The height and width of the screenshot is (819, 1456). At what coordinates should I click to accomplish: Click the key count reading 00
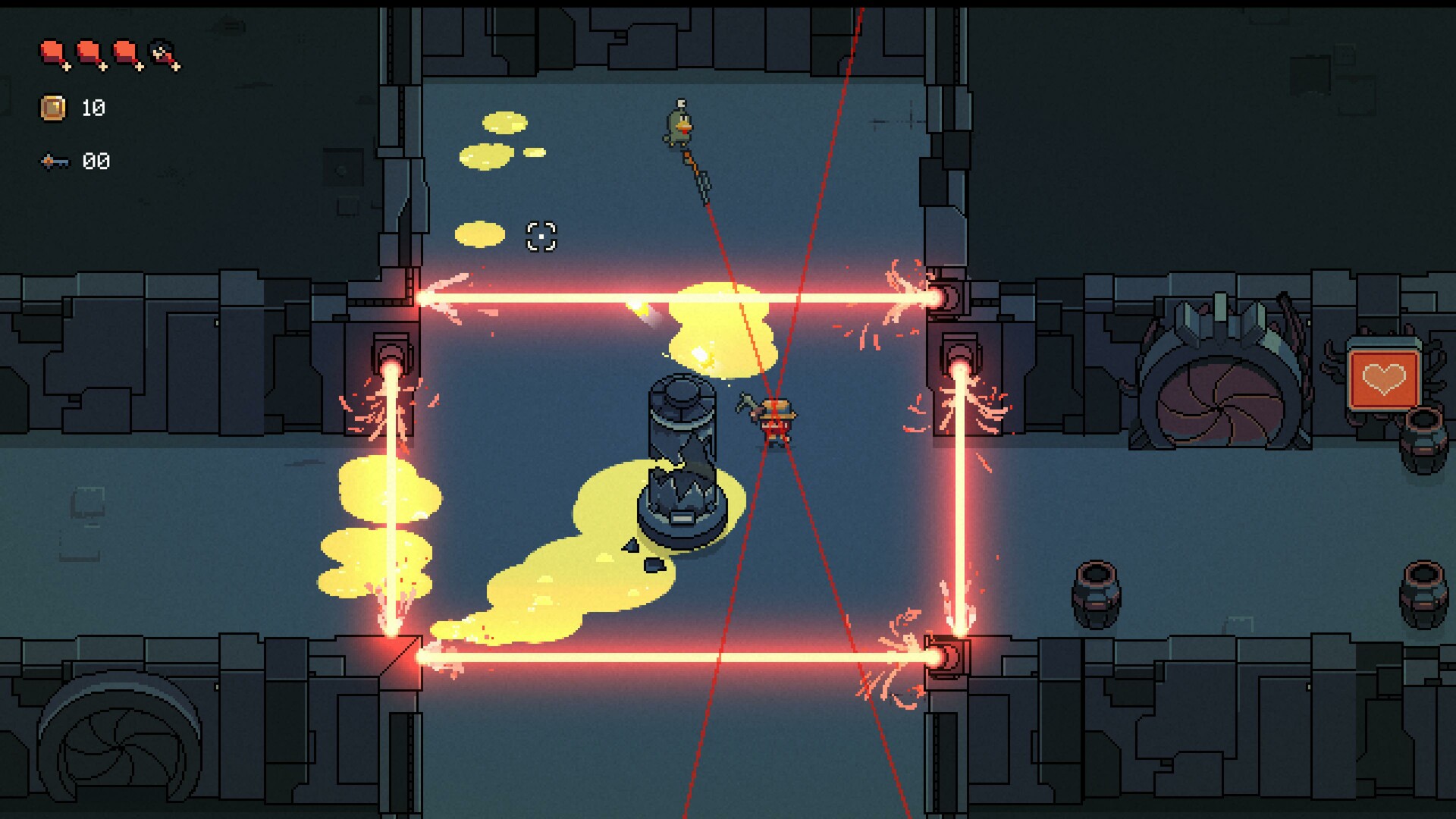click(97, 160)
